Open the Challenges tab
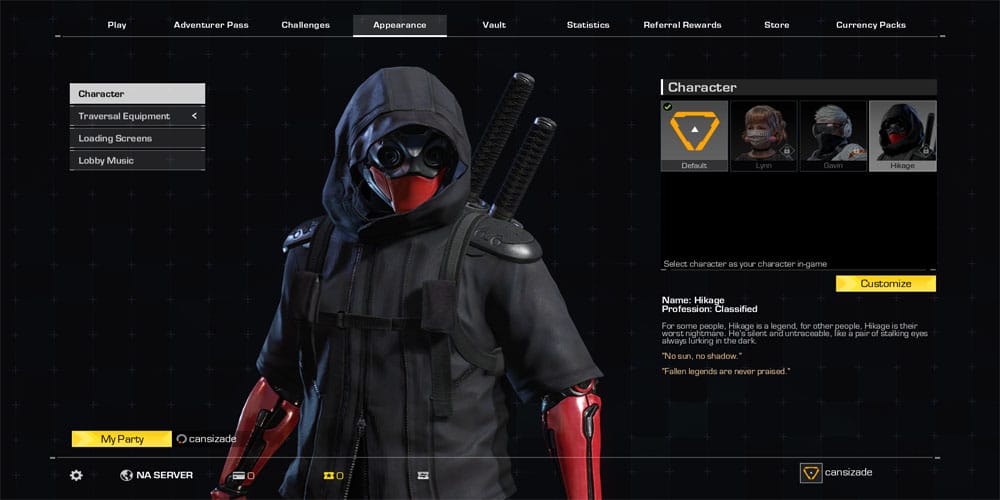Image resolution: width=1000 pixels, height=500 pixels. pyautogui.click(x=304, y=25)
